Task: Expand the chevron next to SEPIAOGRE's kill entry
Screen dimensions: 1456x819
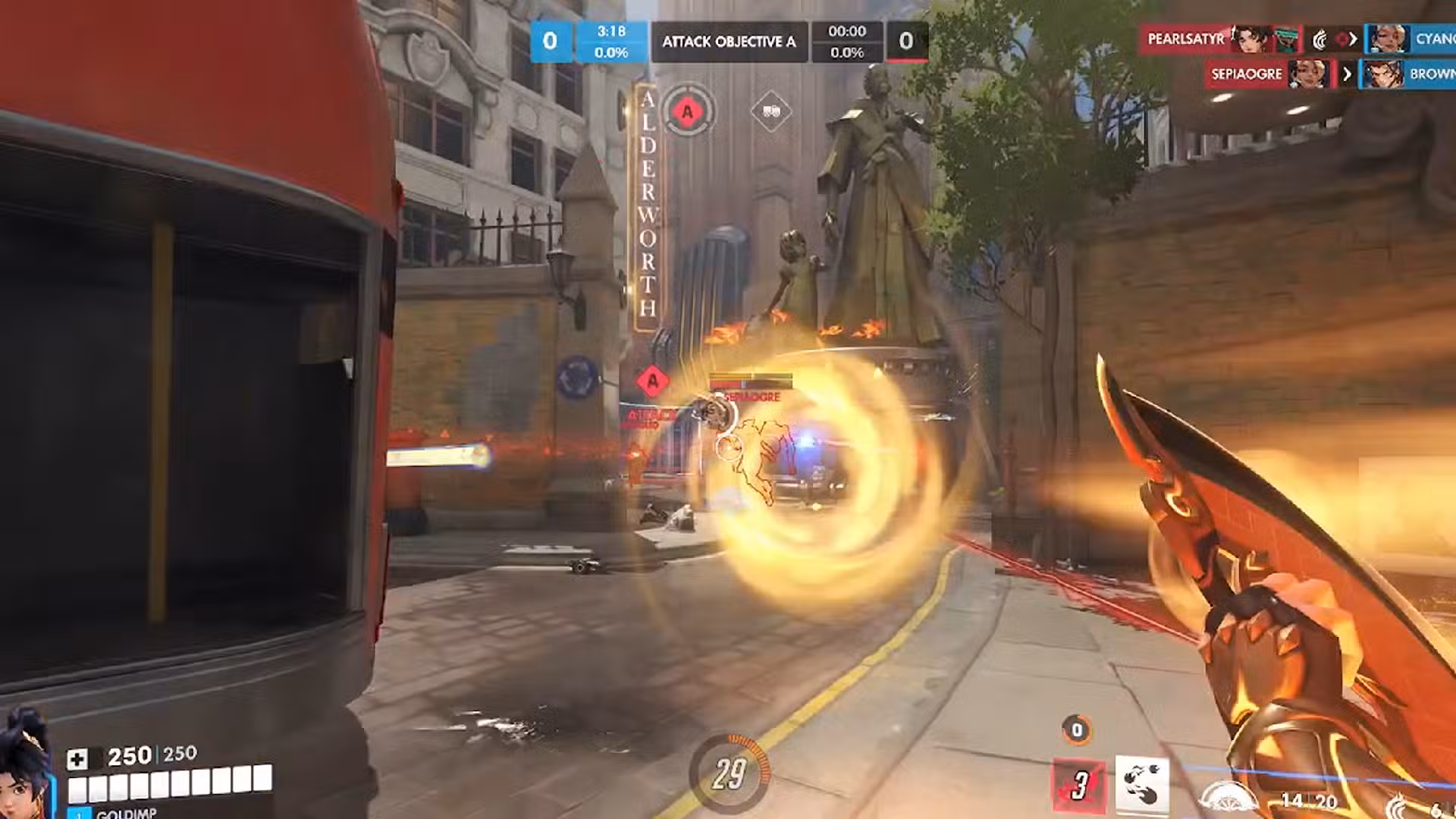Action: tap(1346, 74)
